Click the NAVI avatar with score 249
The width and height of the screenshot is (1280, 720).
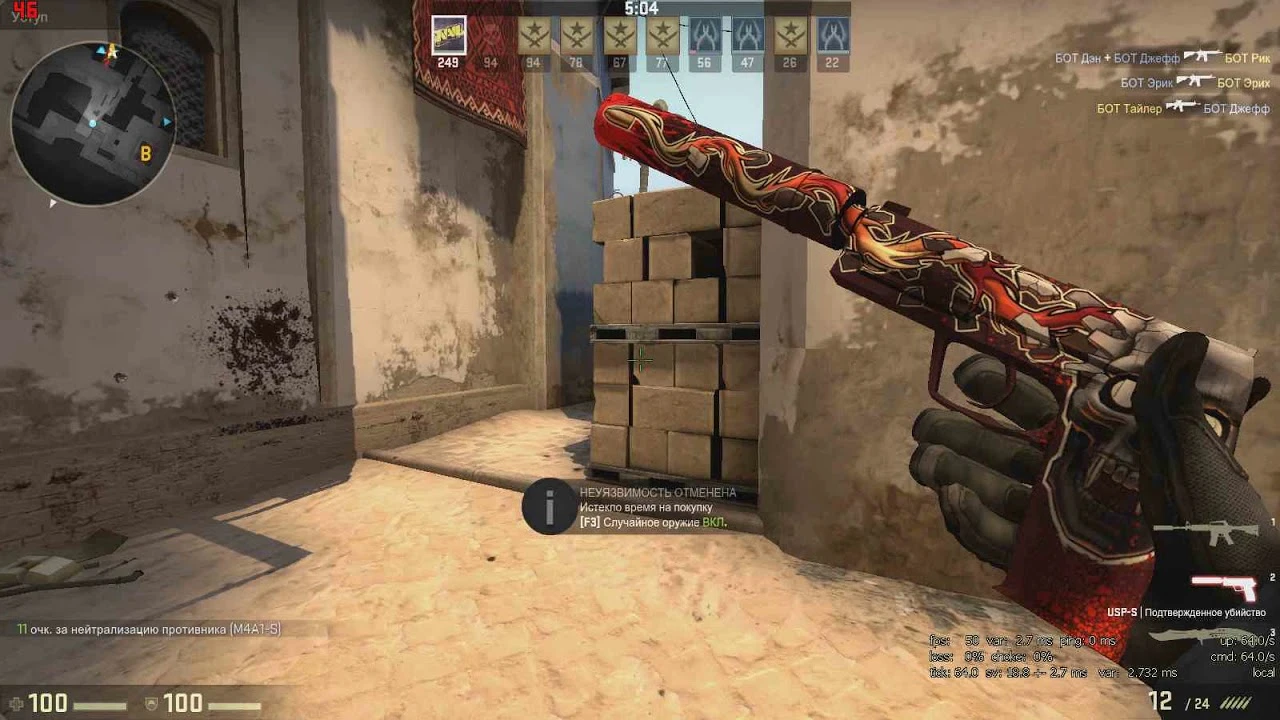click(447, 35)
